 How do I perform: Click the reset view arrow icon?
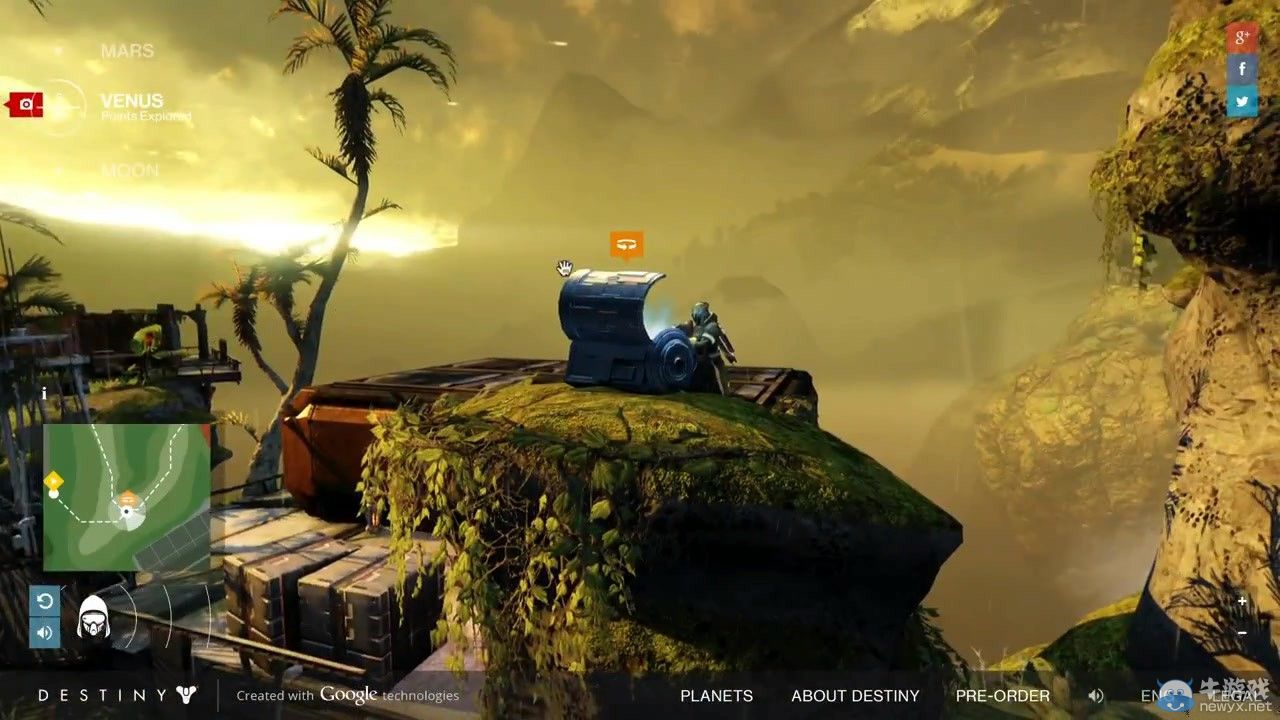(44, 601)
